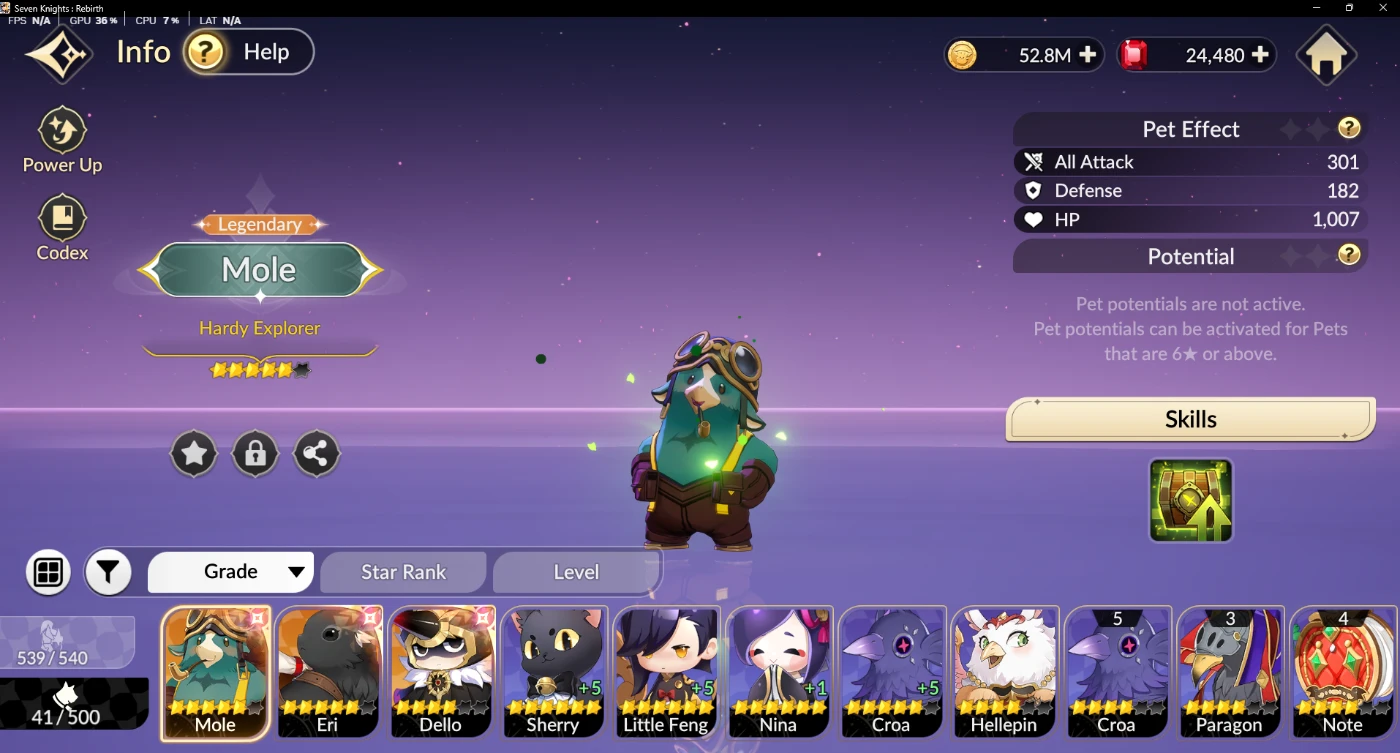Open the Help guide
The width and height of the screenshot is (1400, 753).
(248, 52)
